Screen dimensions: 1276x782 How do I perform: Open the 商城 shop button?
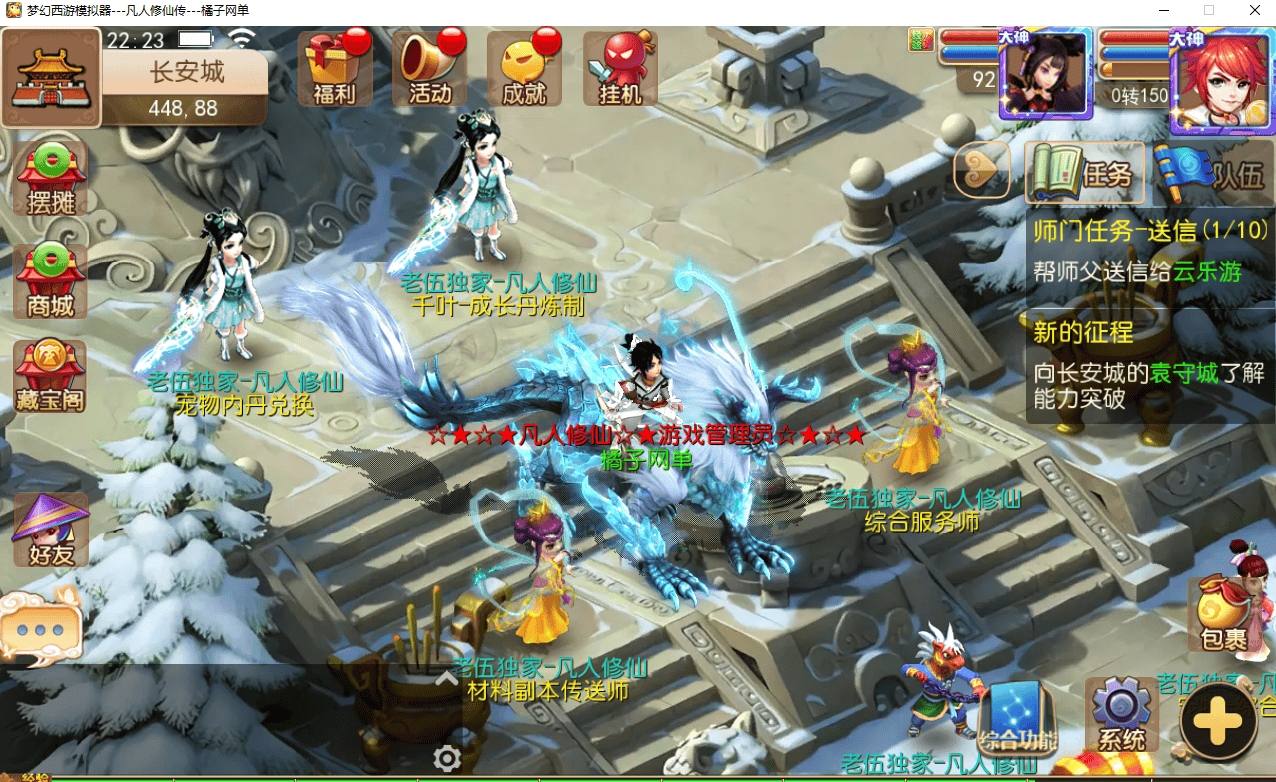(x=50, y=282)
